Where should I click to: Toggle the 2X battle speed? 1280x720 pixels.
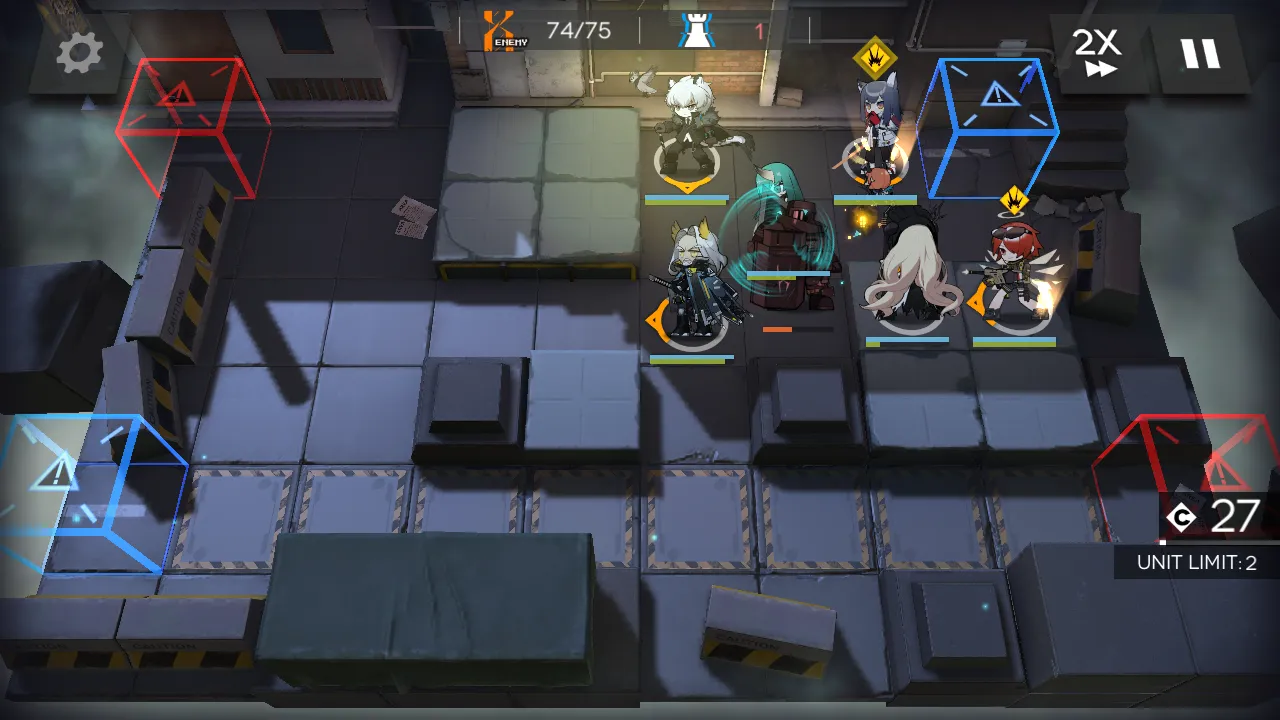click(x=1096, y=52)
